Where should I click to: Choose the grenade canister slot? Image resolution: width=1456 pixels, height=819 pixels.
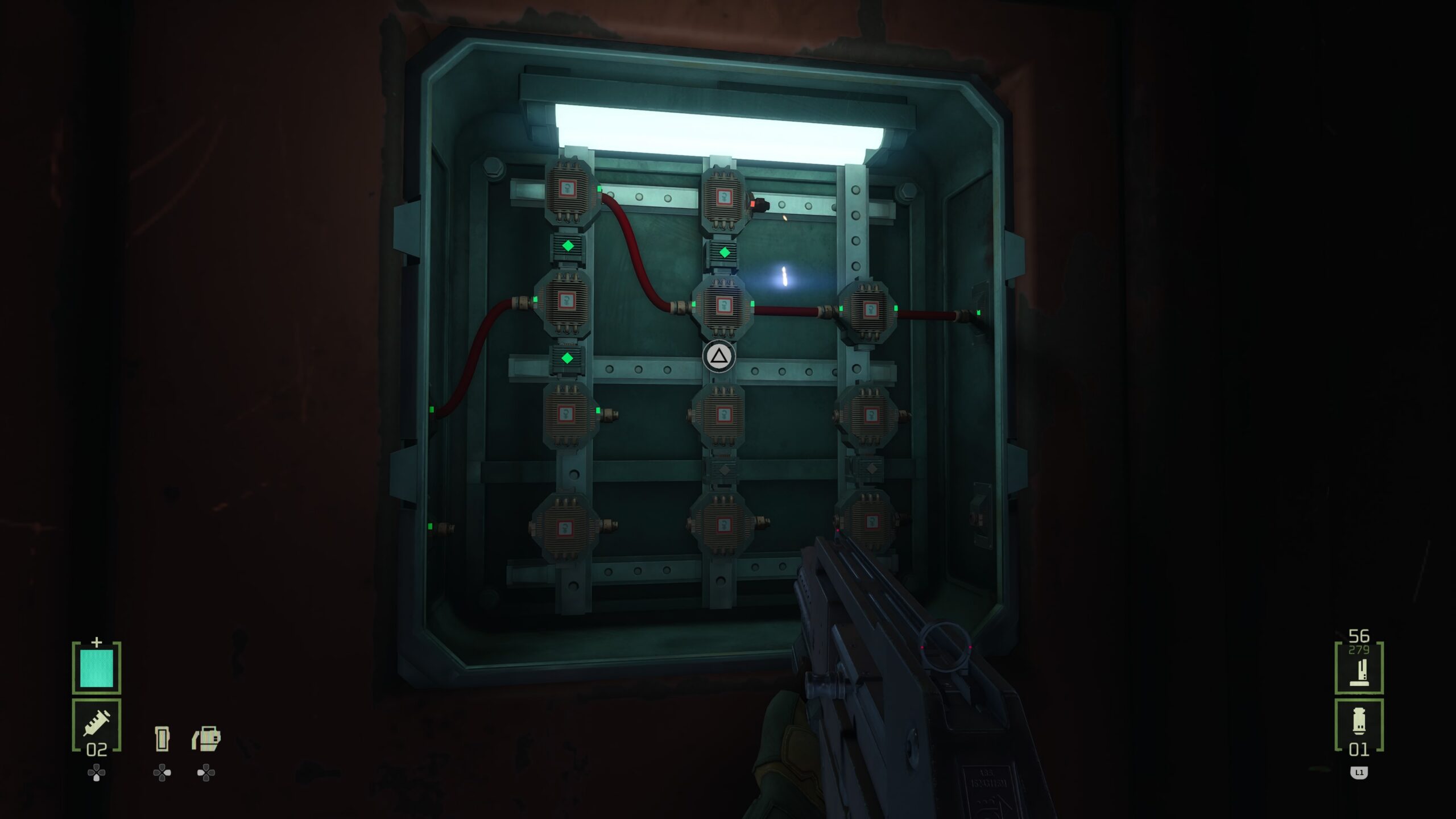click(1359, 725)
